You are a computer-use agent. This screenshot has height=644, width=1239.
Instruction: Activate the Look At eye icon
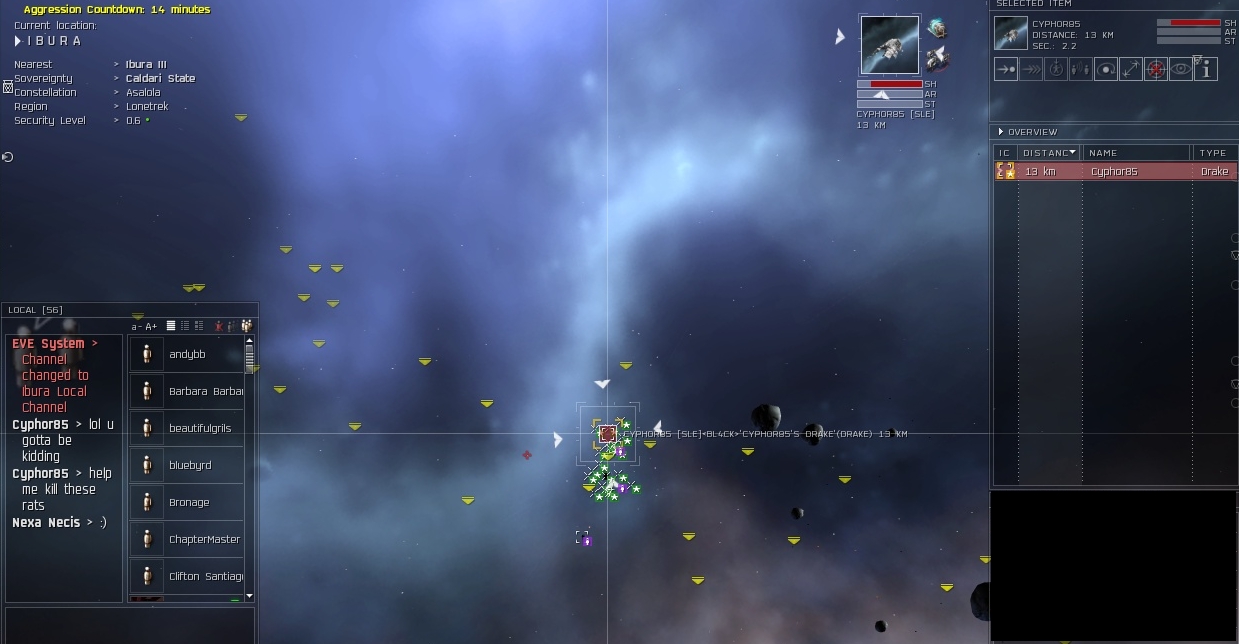pos(1181,69)
